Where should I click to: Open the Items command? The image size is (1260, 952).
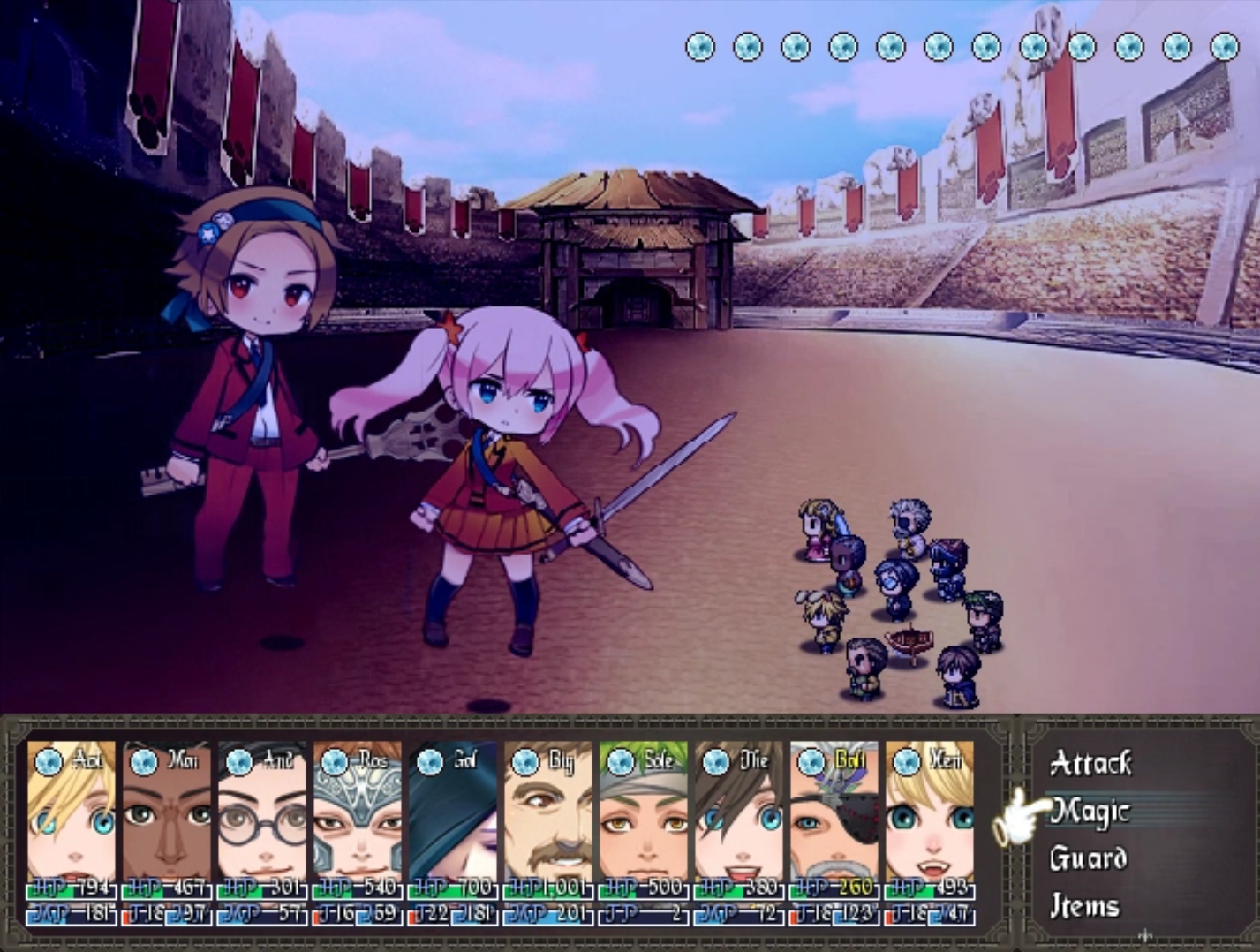point(1086,906)
